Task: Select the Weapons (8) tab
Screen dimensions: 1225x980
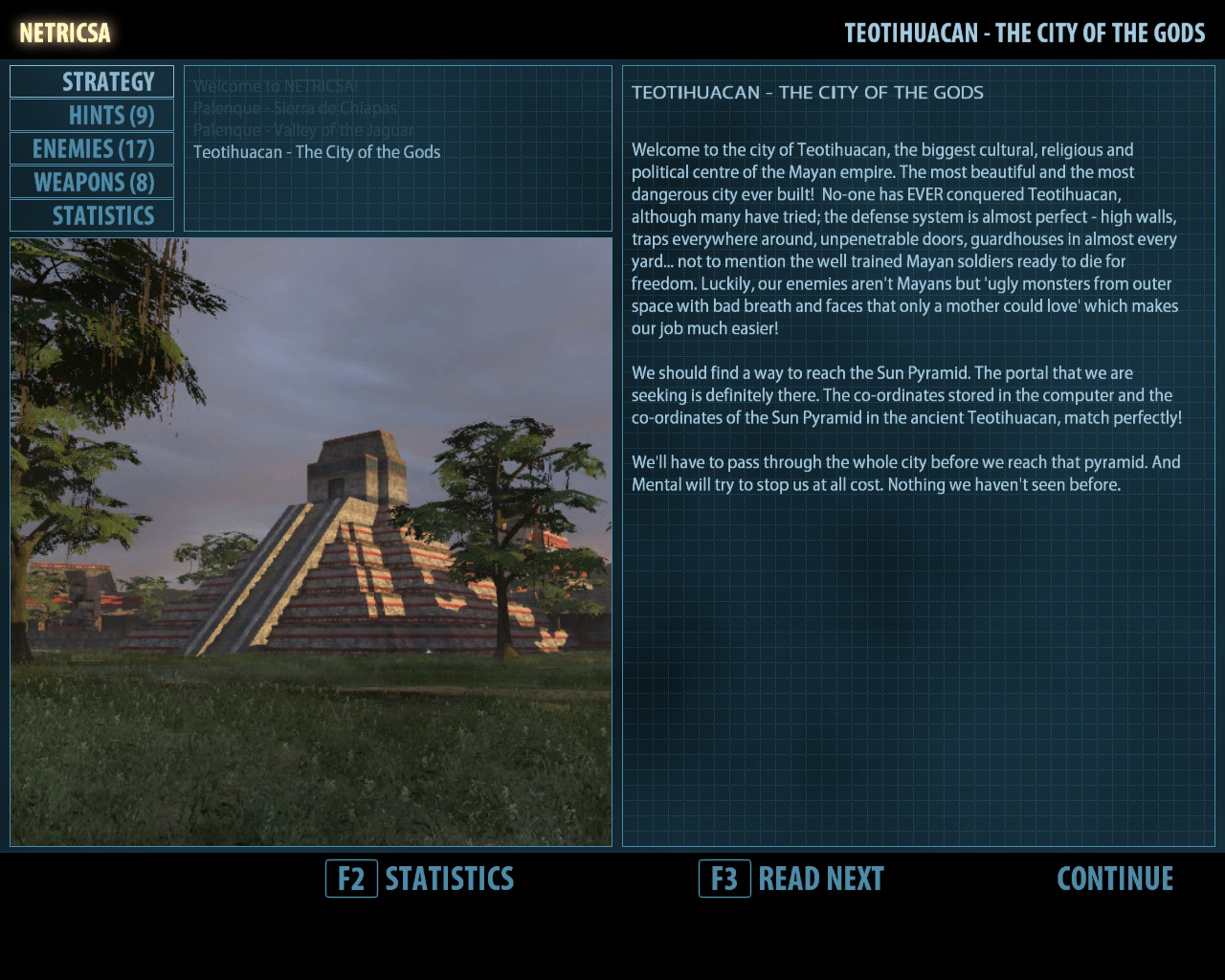Action: click(93, 183)
